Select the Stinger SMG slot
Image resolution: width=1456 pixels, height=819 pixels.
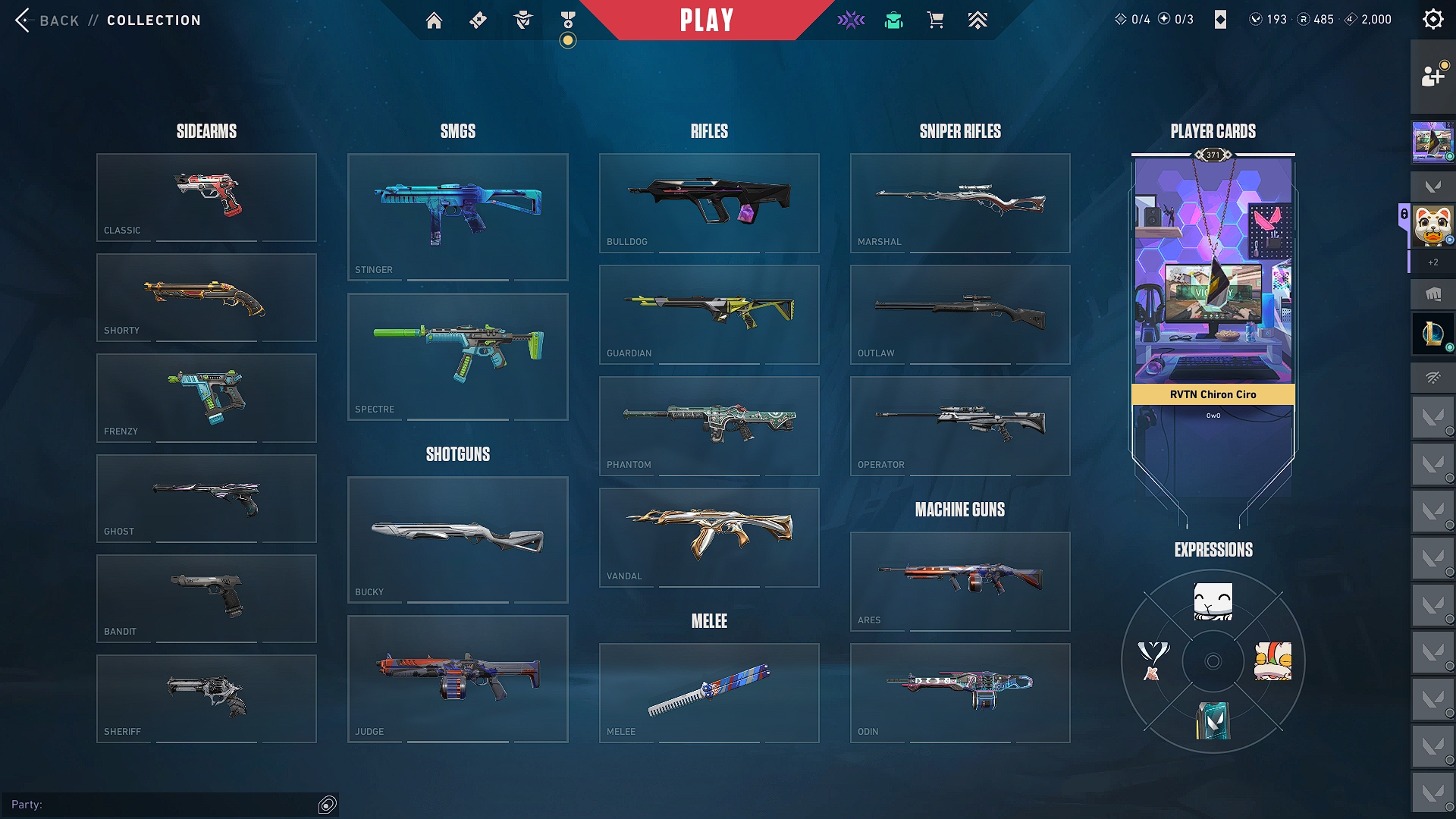pyautogui.click(x=457, y=217)
